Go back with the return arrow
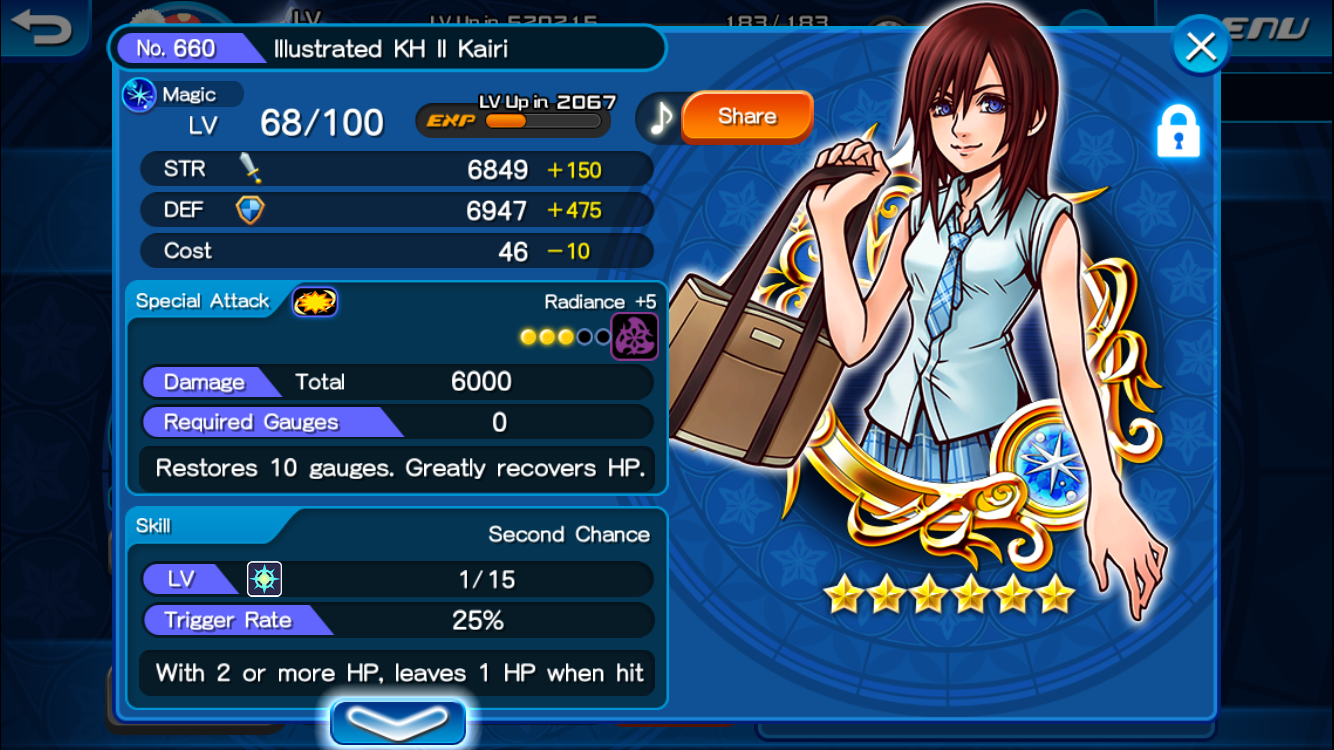 coord(42,27)
